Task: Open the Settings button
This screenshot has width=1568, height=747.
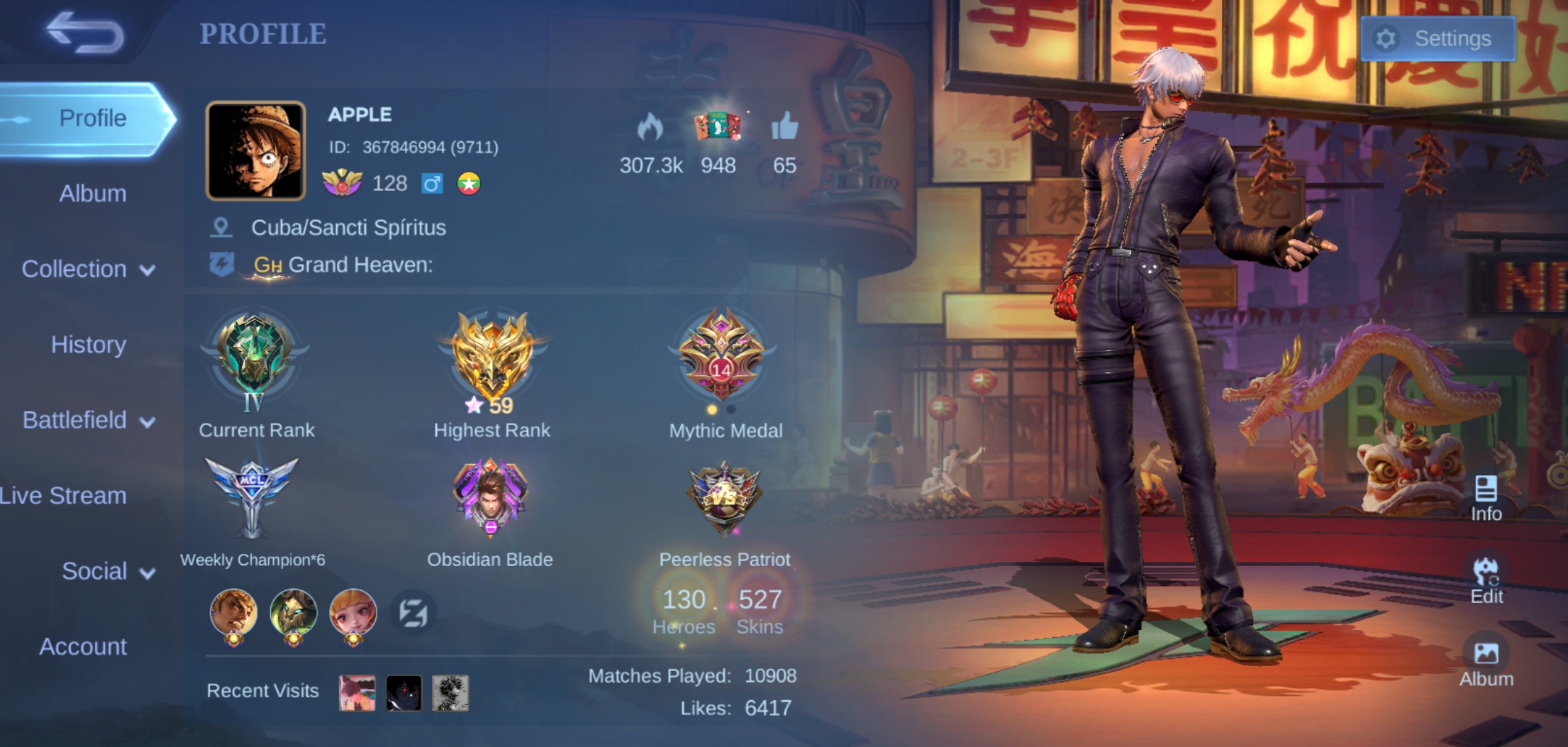Action: click(x=1438, y=38)
